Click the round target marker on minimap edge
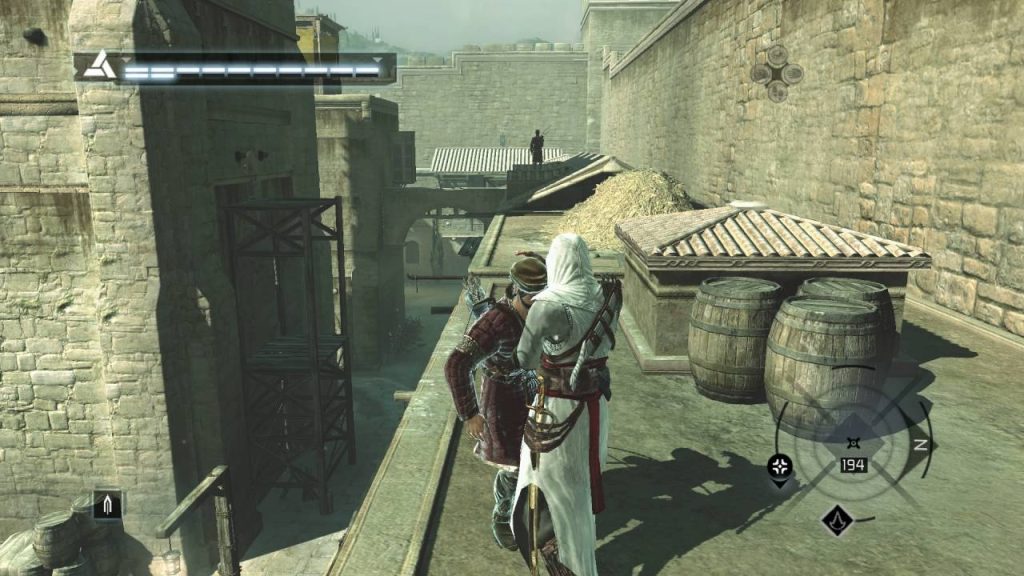This screenshot has width=1024, height=576. pos(780,465)
